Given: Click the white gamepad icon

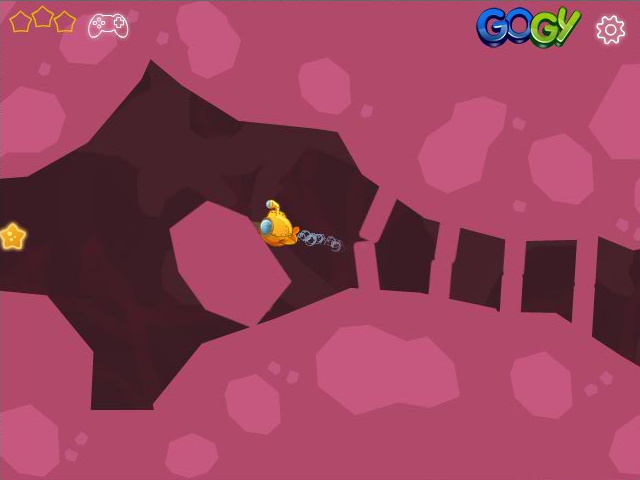Looking at the screenshot, I should (108, 25).
